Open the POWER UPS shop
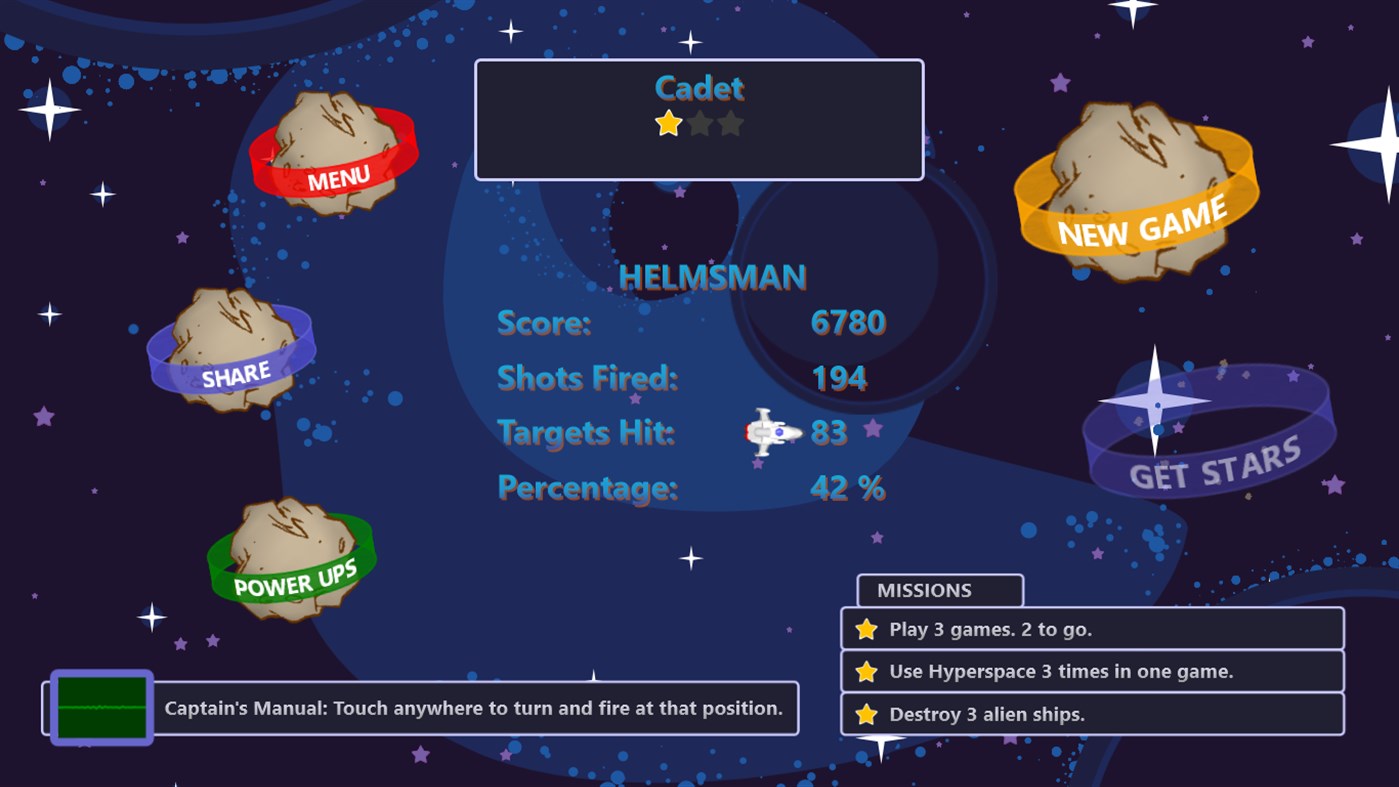 (291, 561)
